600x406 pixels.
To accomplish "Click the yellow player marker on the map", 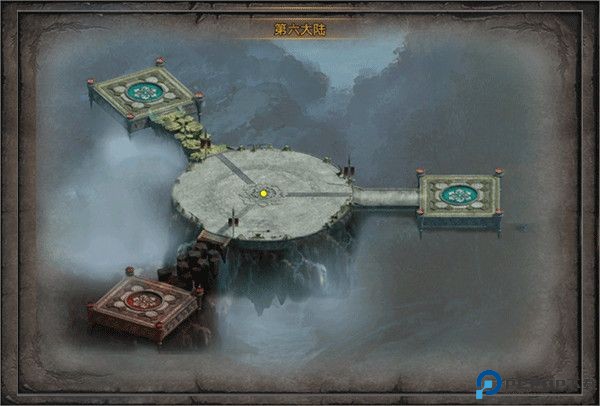I will click(x=263, y=192).
